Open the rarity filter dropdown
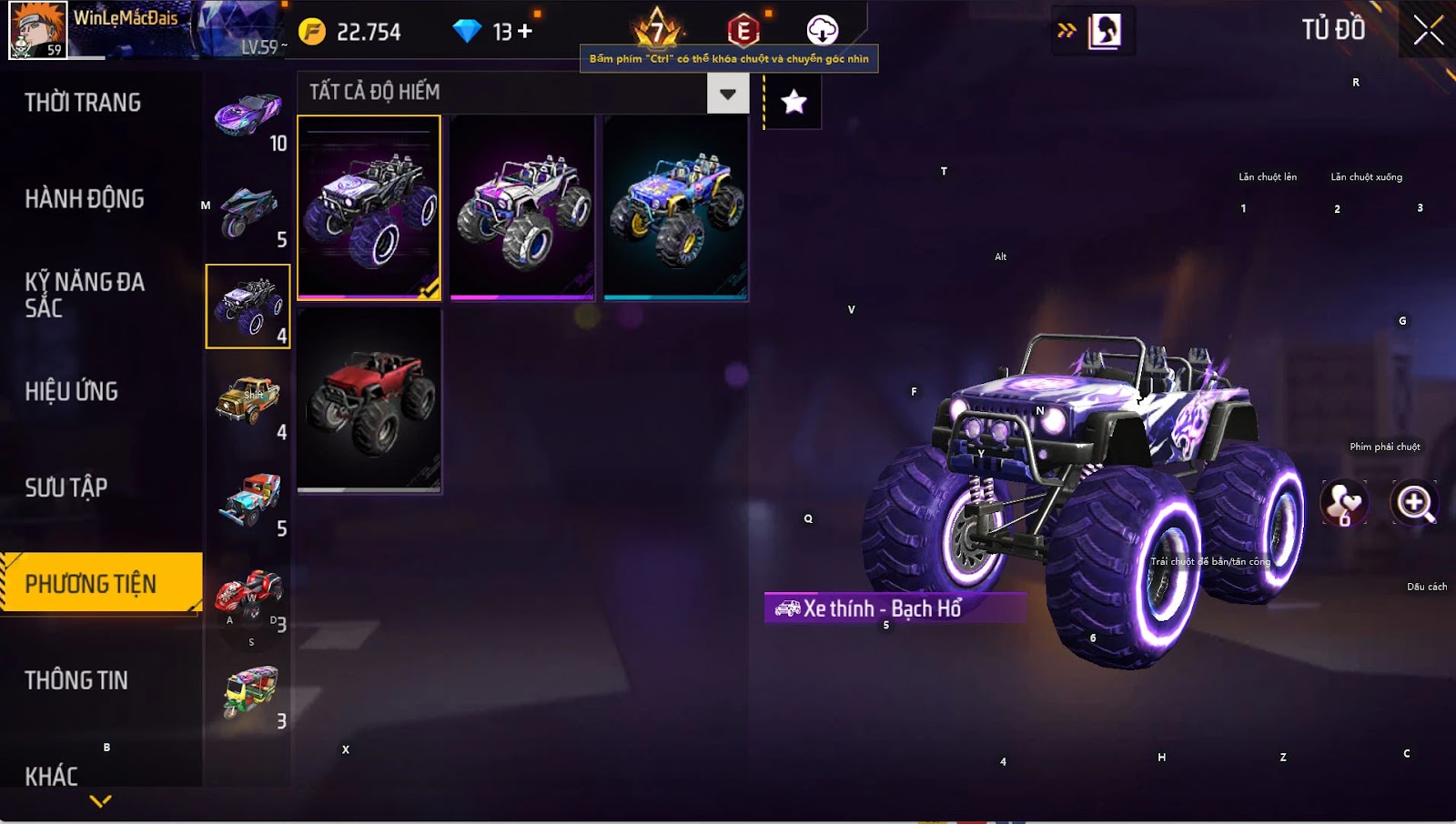The height and width of the screenshot is (824, 1456). (727, 94)
